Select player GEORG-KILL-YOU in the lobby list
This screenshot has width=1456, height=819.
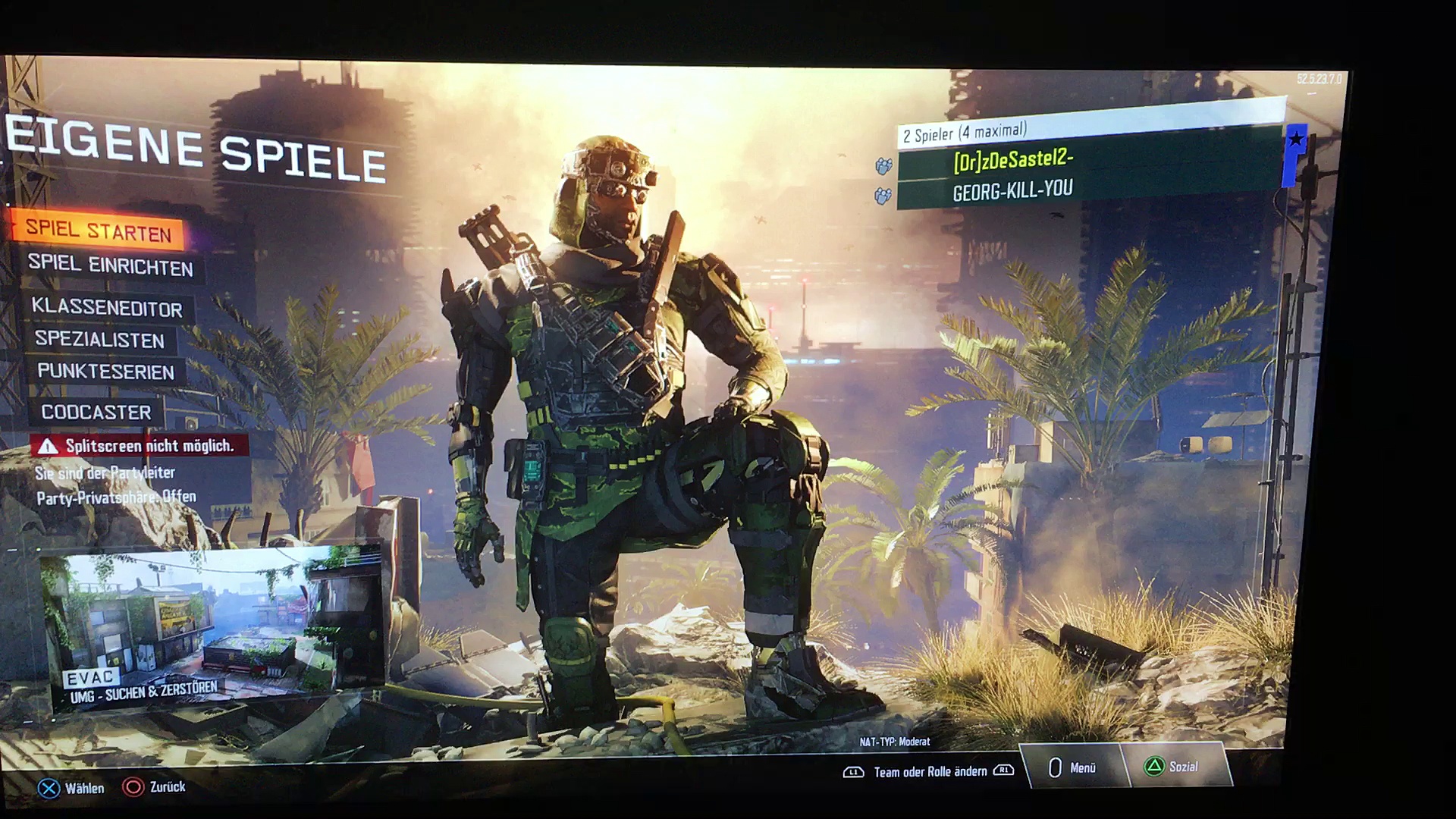click(x=1013, y=191)
